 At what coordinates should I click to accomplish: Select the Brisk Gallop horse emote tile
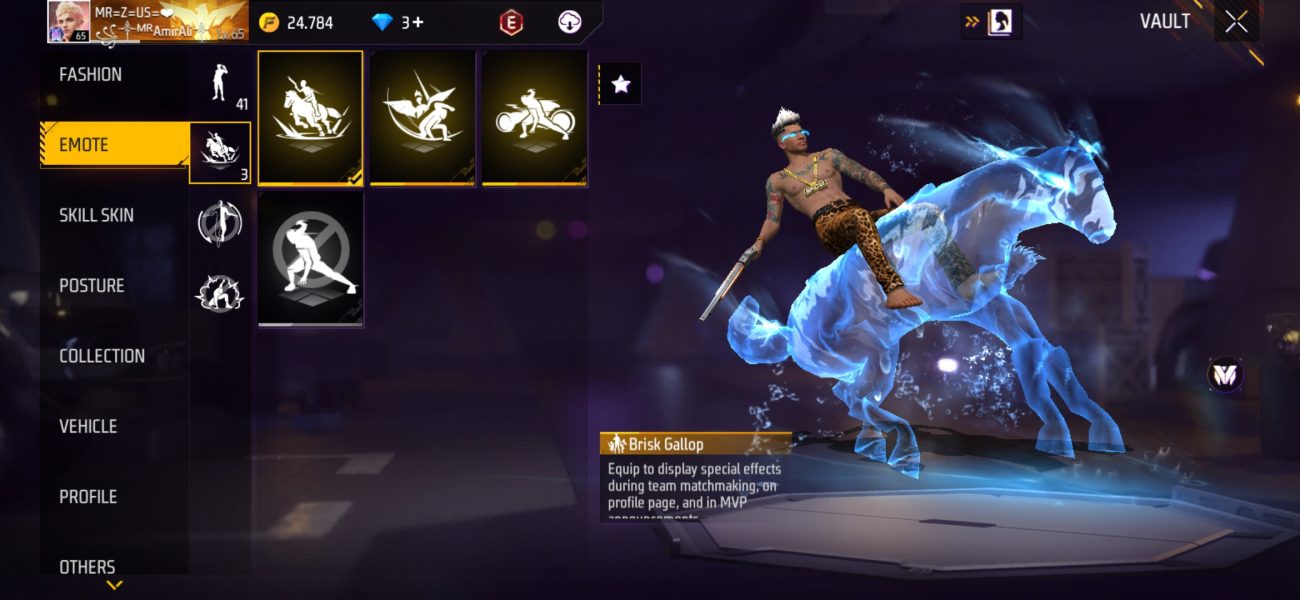pos(310,118)
